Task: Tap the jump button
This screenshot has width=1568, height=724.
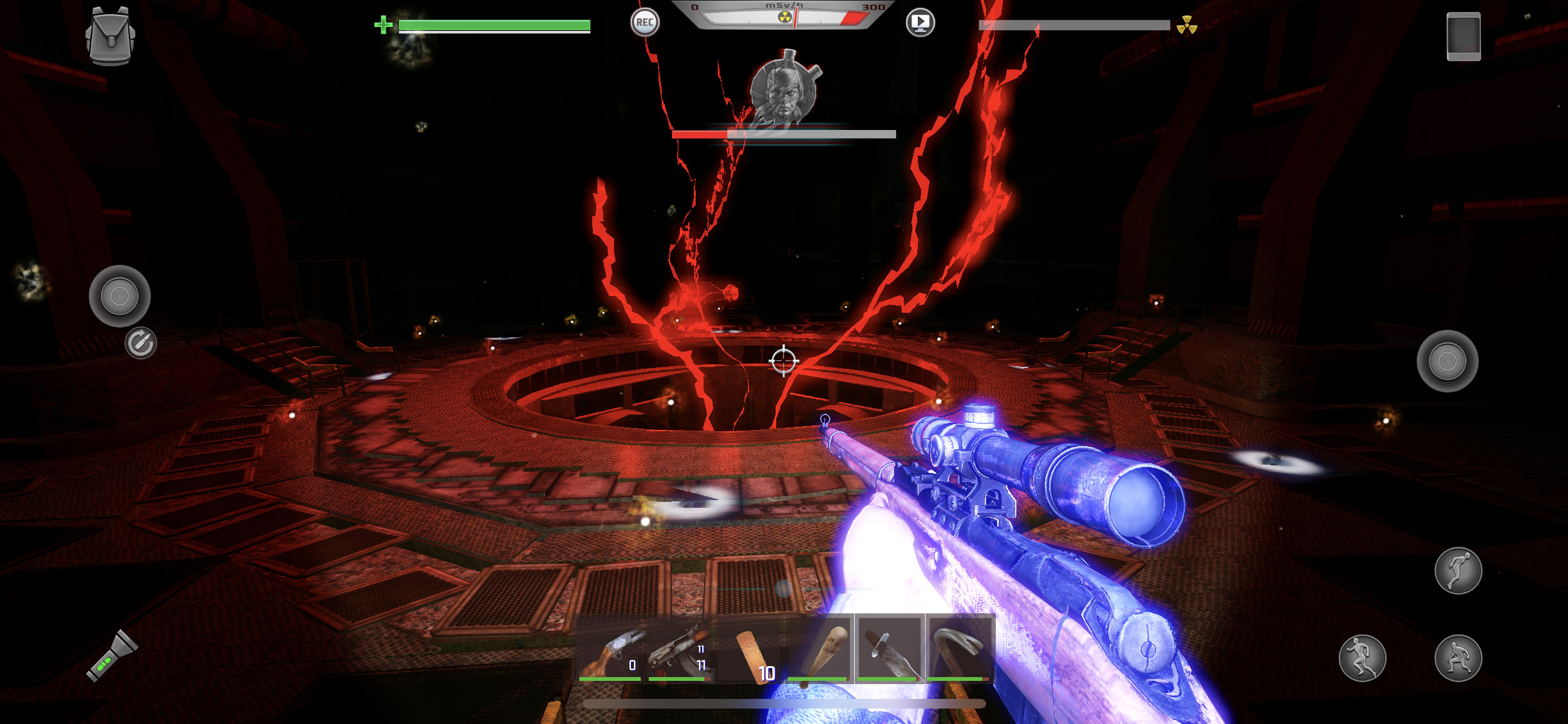Action: point(1458,571)
